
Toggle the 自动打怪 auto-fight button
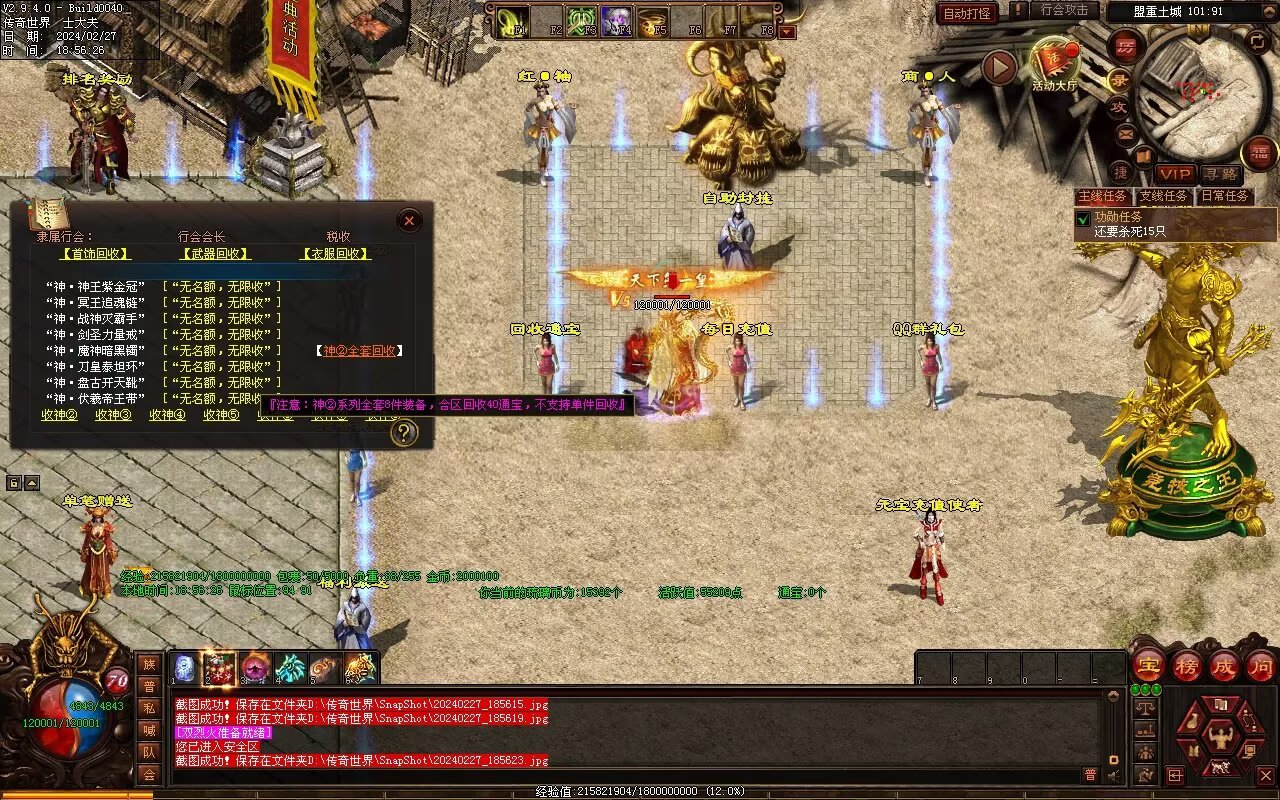[x=967, y=13]
